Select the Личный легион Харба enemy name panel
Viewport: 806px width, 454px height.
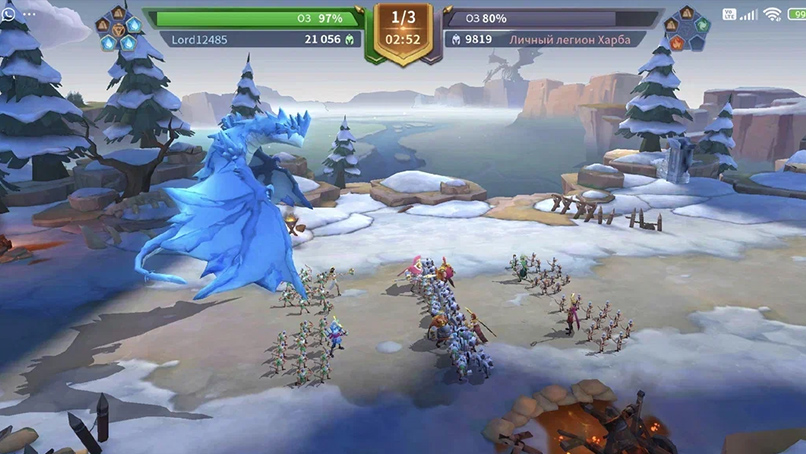[x=545, y=39]
